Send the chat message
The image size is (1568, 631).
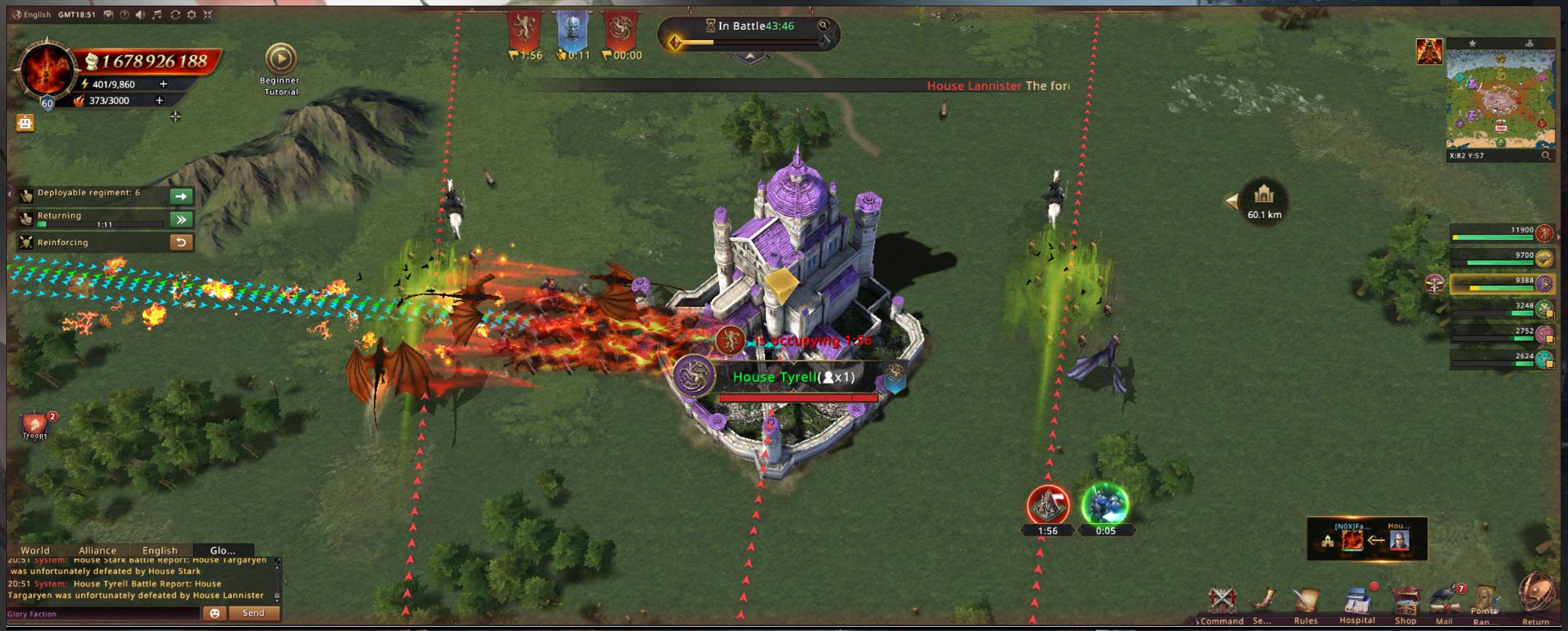(254, 613)
